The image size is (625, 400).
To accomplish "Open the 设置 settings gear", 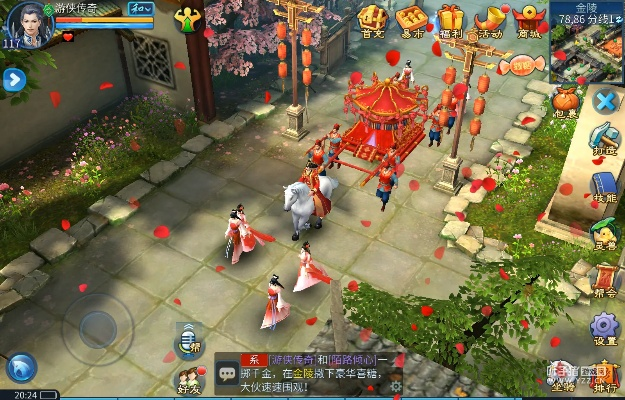I will pos(604,327).
